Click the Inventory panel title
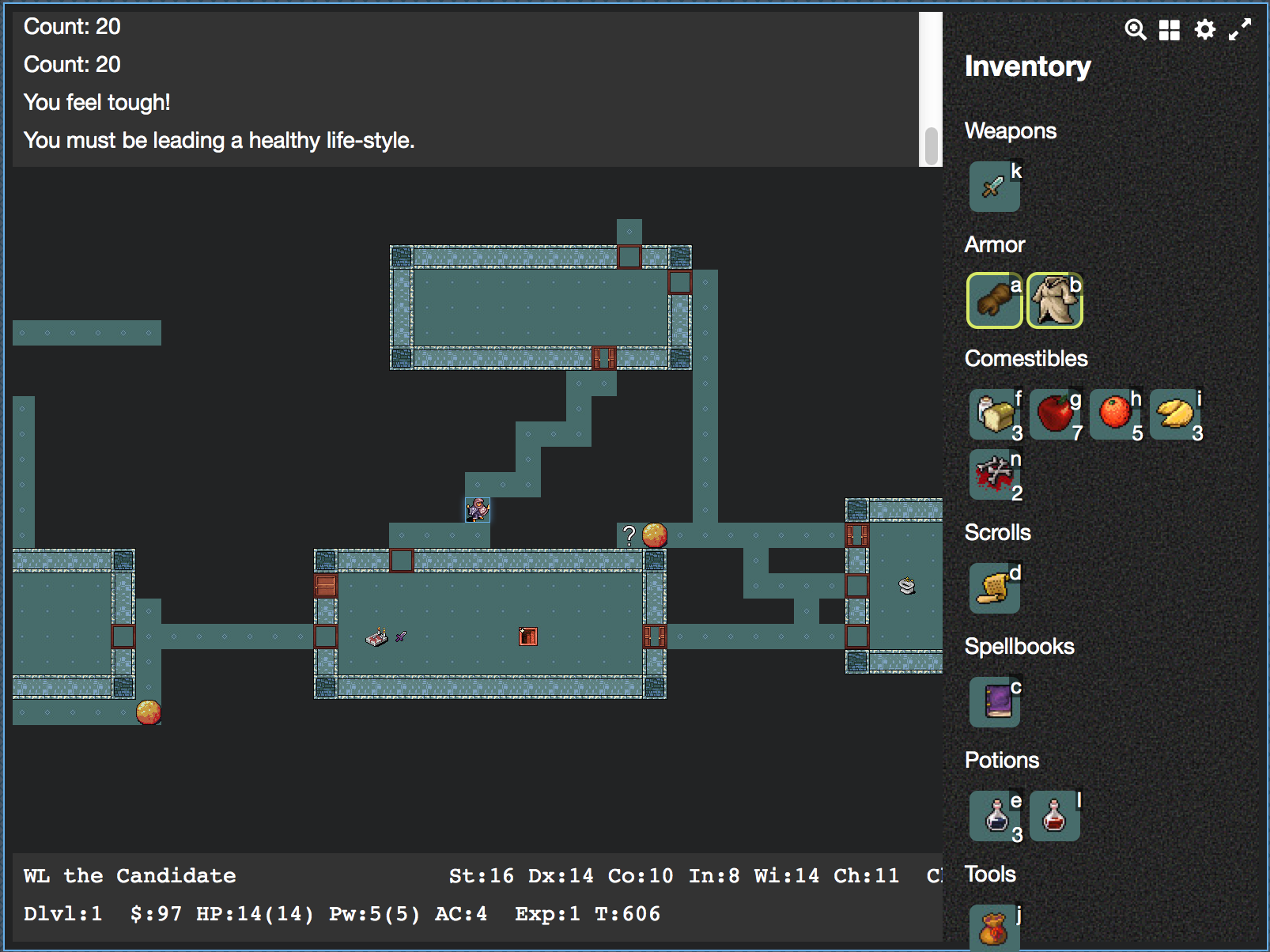The height and width of the screenshot is (952, 1270). [1027, 67]
